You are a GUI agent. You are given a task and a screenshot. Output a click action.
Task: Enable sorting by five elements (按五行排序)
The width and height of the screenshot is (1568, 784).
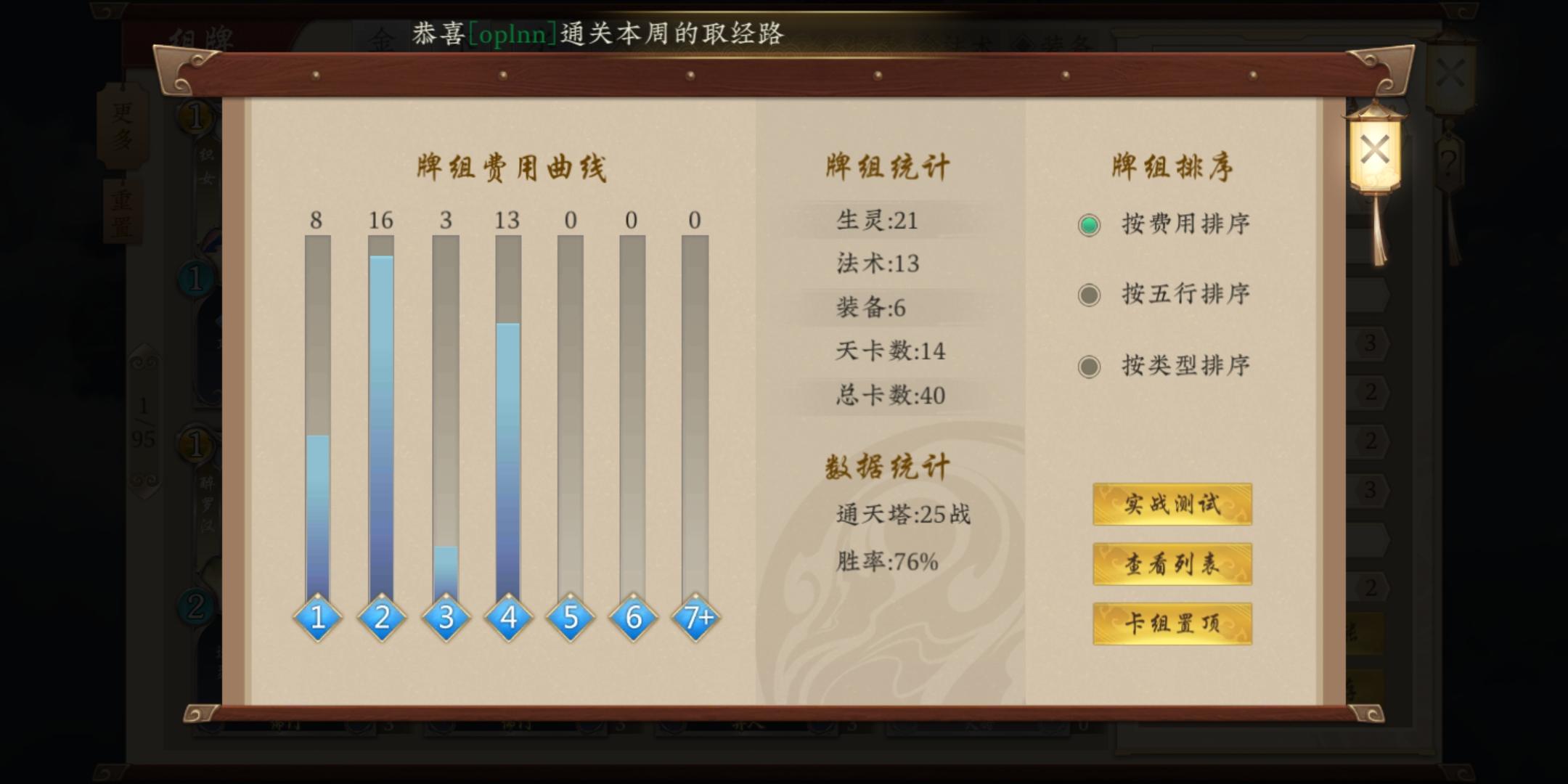[1088, 295]
